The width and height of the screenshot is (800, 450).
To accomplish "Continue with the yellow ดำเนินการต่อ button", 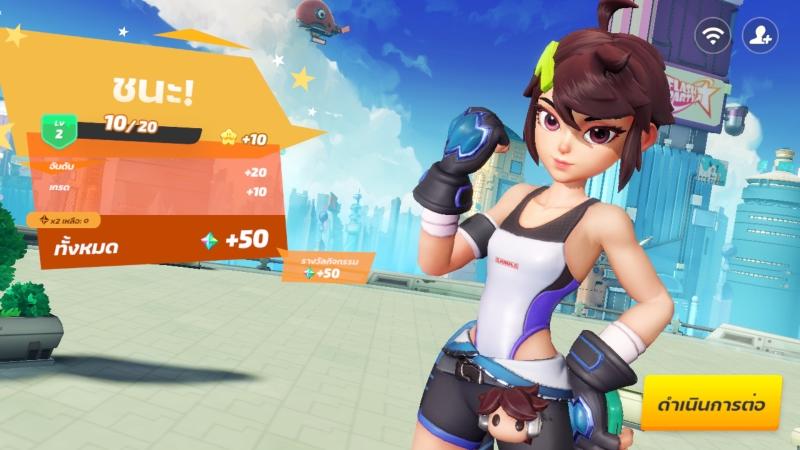I will pos(711,404).
